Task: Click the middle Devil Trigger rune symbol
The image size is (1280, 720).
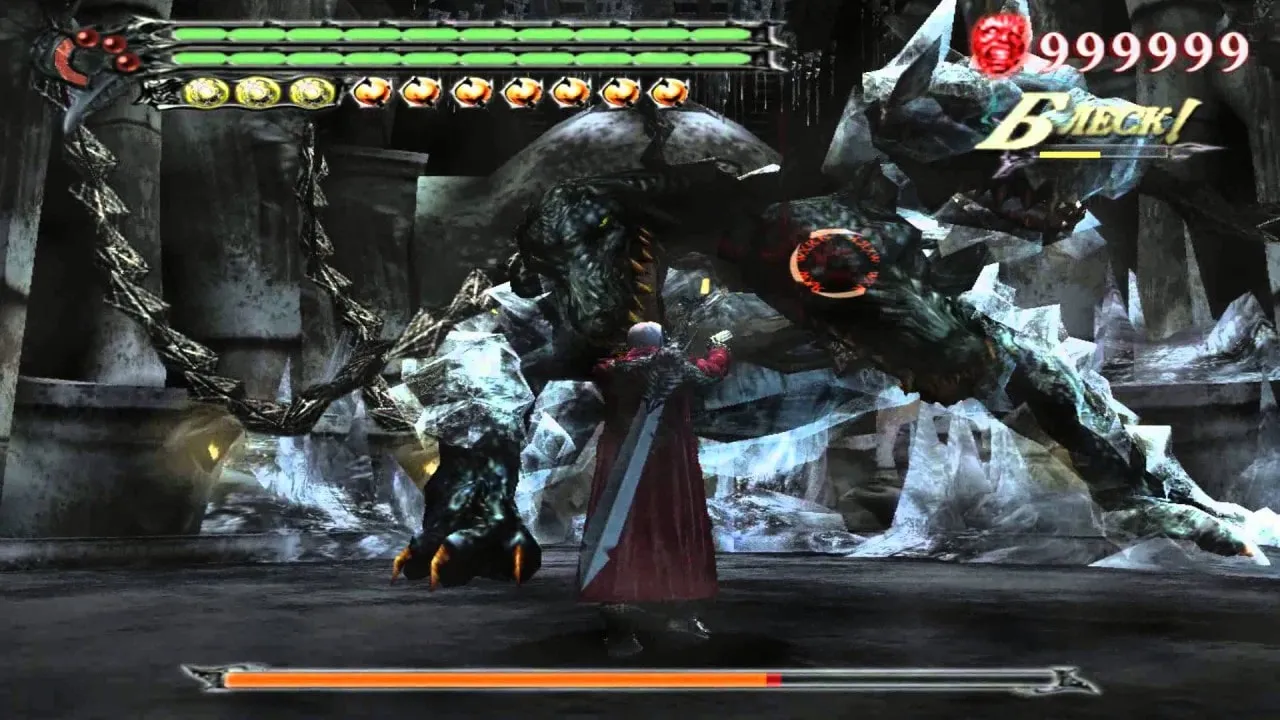Action: pyautogui.click(x=520, y=91)
